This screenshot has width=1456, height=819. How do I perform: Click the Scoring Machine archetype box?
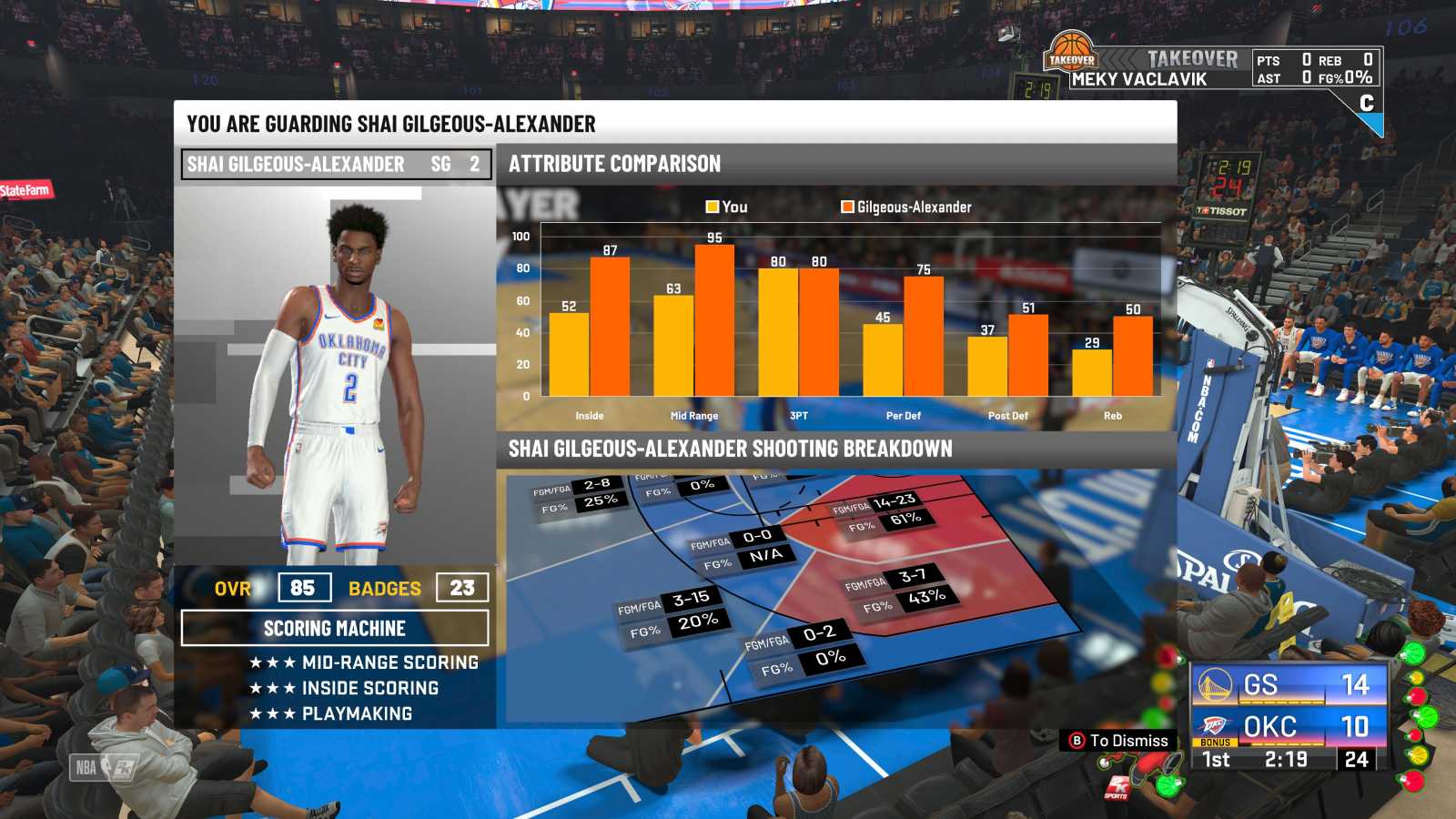coord(335,628)
